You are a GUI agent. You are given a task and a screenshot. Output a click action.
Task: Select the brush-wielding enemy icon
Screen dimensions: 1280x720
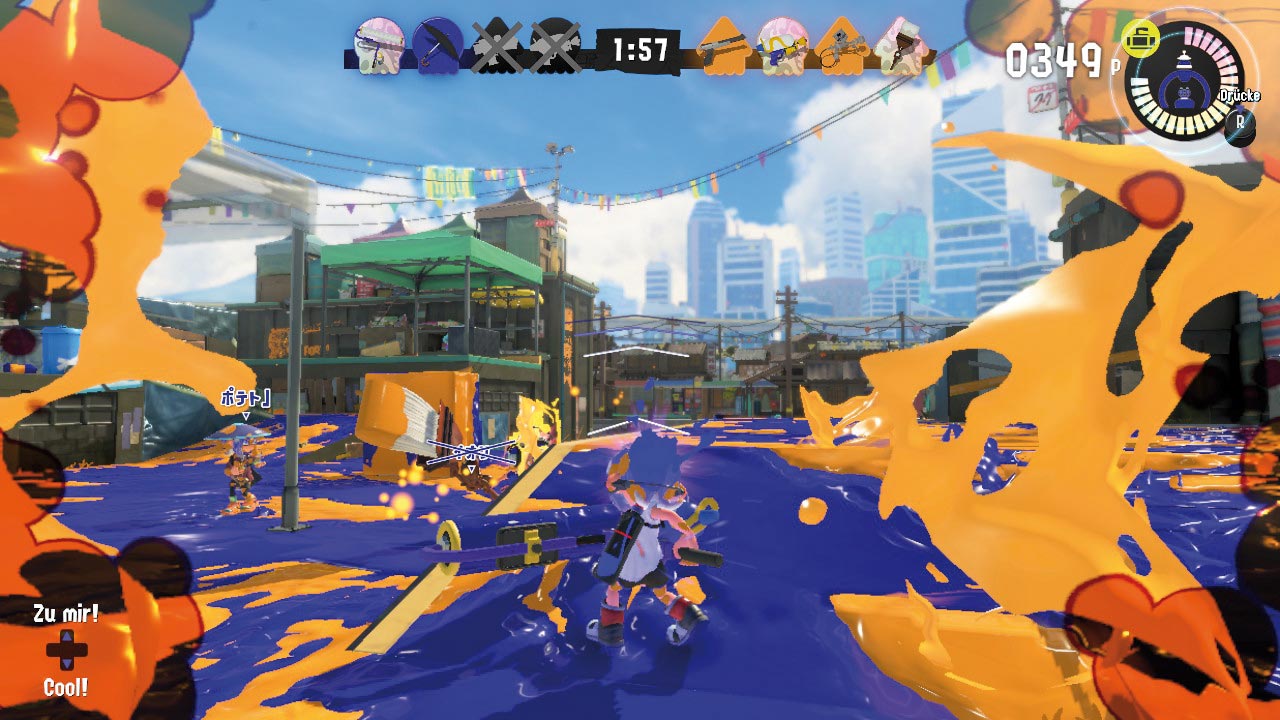coord(899,45)
